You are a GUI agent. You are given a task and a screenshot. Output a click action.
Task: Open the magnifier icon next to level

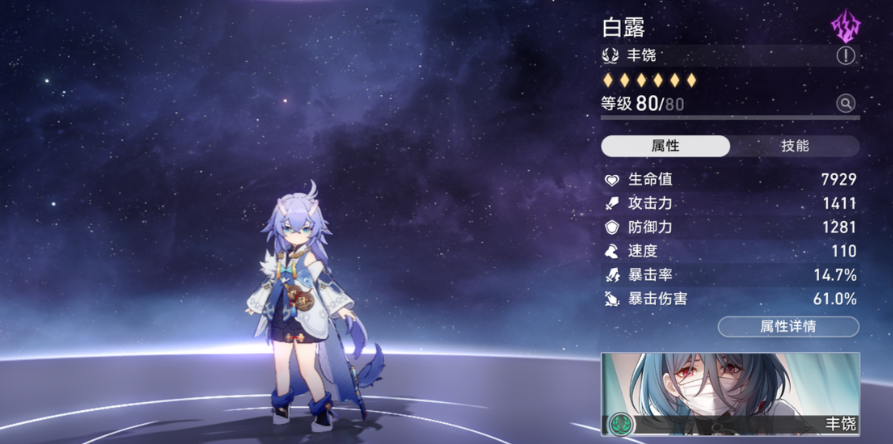[846, 103]
